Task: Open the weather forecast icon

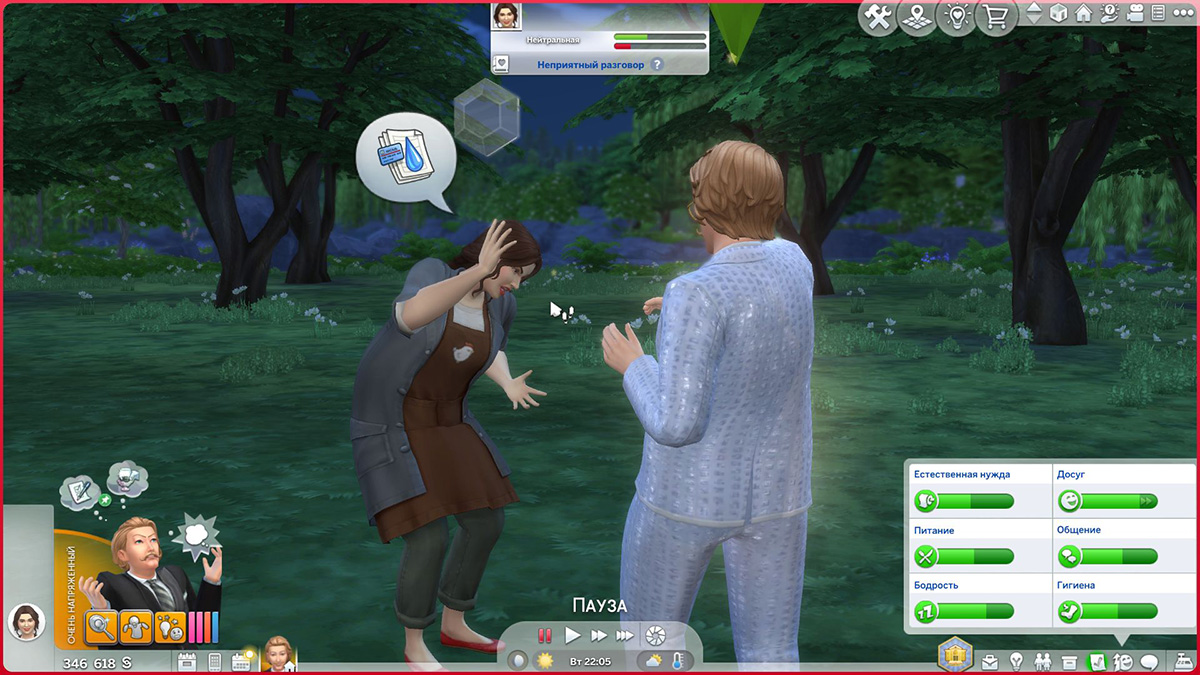Action: [x=653, y=661]
